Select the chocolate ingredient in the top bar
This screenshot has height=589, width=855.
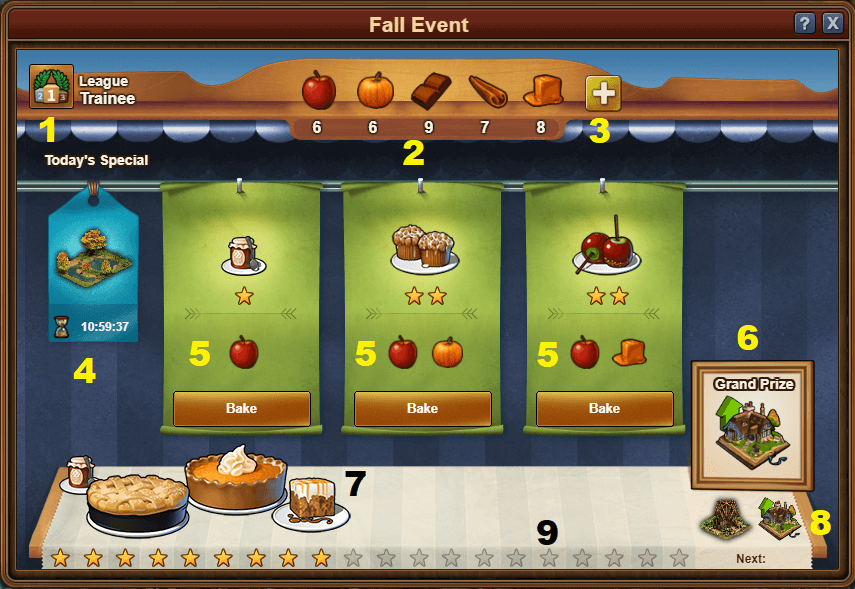431,91
